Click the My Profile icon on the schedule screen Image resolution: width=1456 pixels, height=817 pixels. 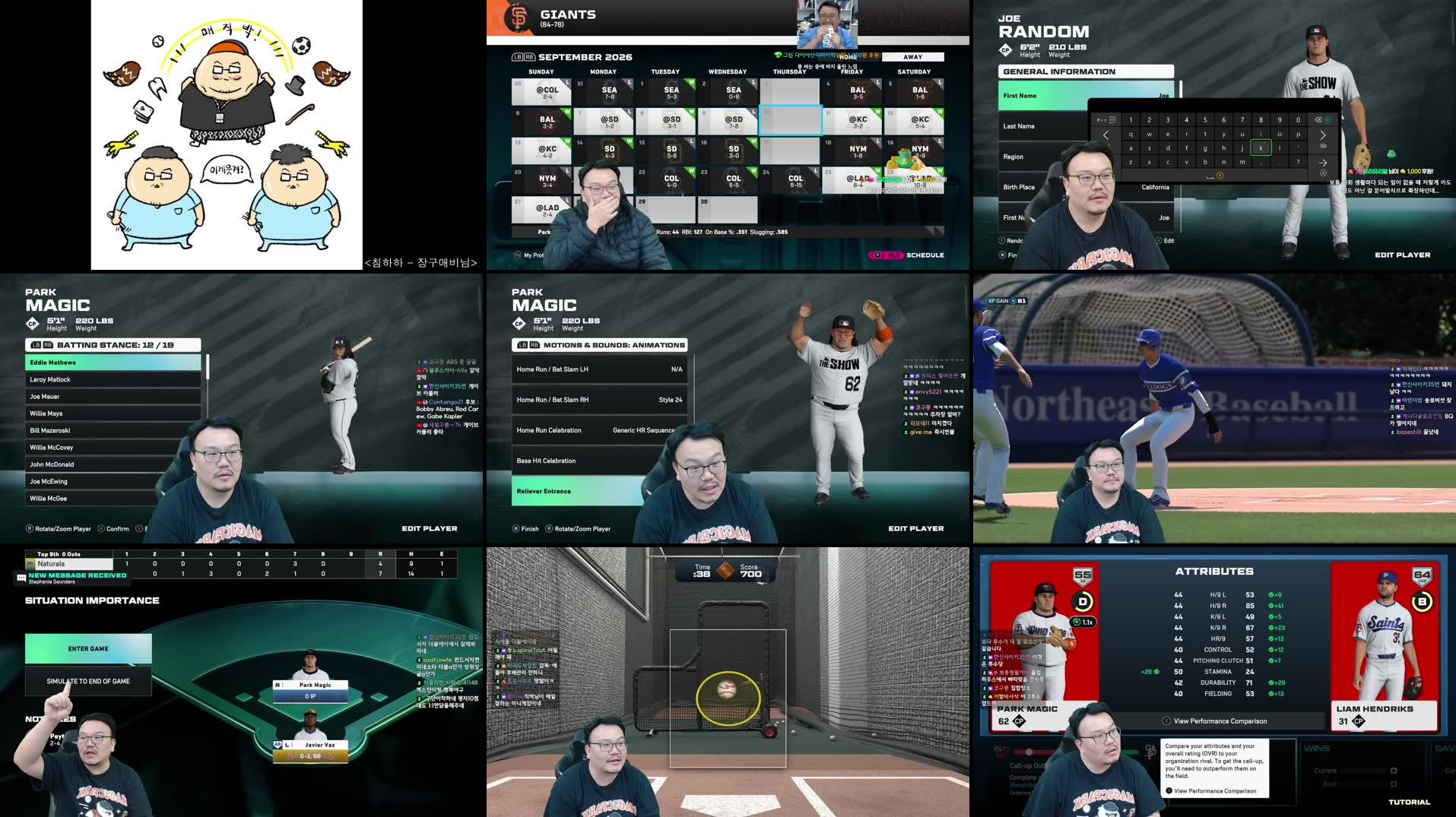(x=519, y=255)
